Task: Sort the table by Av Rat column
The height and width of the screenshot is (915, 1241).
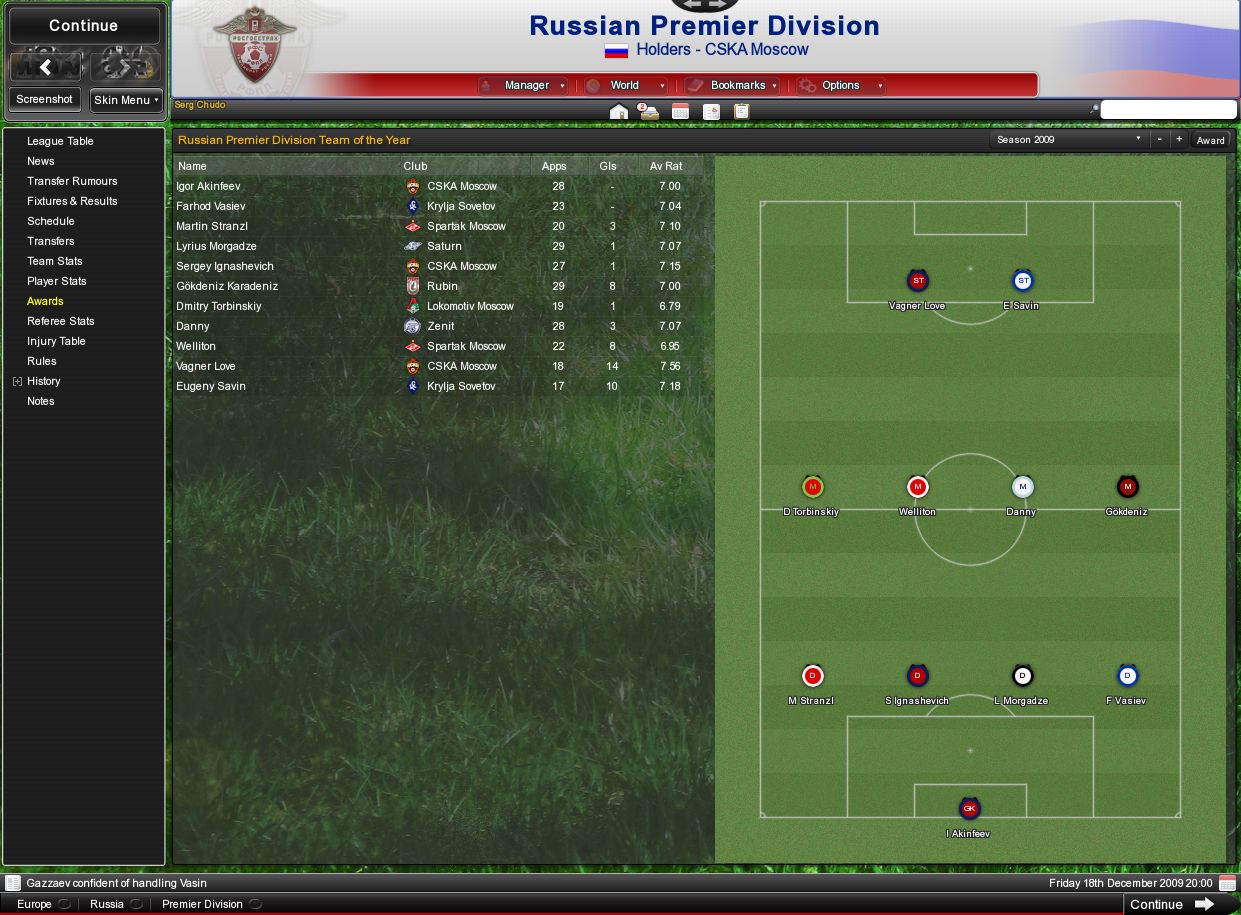Action: pyautogui.click(x=666, y=166)
